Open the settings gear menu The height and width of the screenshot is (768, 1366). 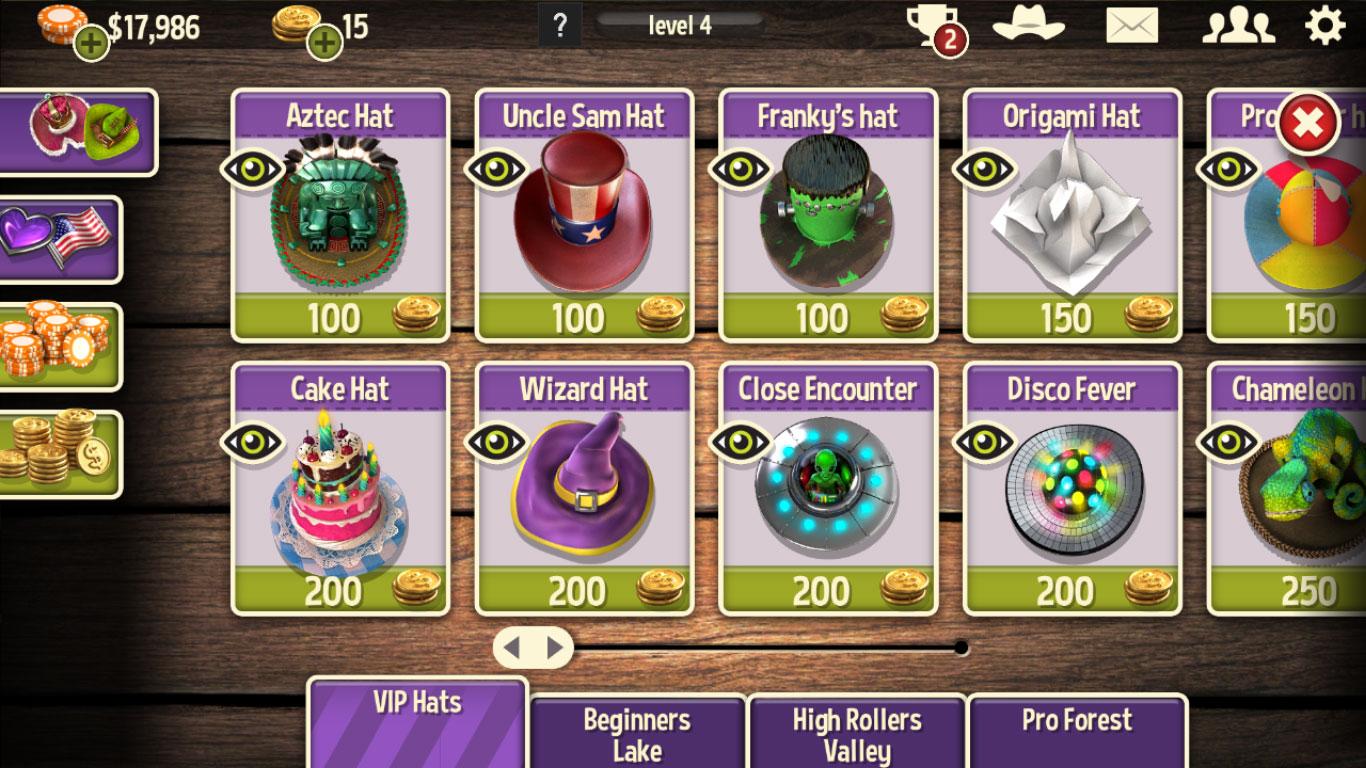(x=1325, y=25)
